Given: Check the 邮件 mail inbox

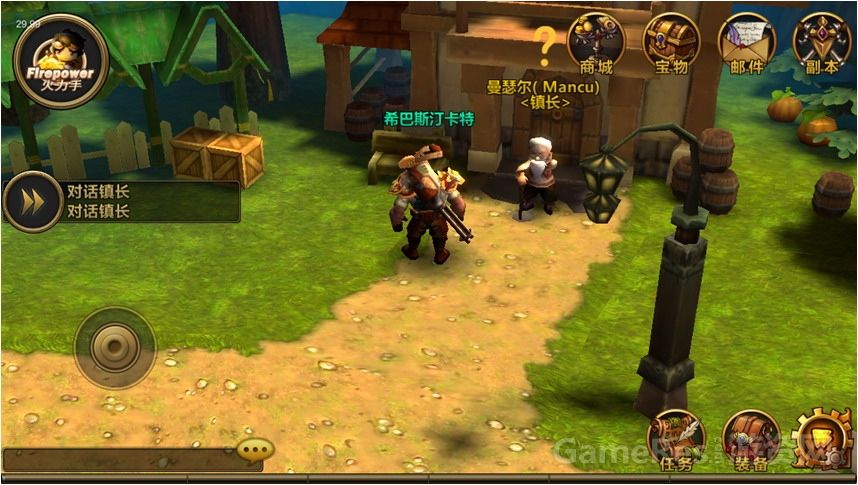Looking at the screenshot, I should 746,42.
